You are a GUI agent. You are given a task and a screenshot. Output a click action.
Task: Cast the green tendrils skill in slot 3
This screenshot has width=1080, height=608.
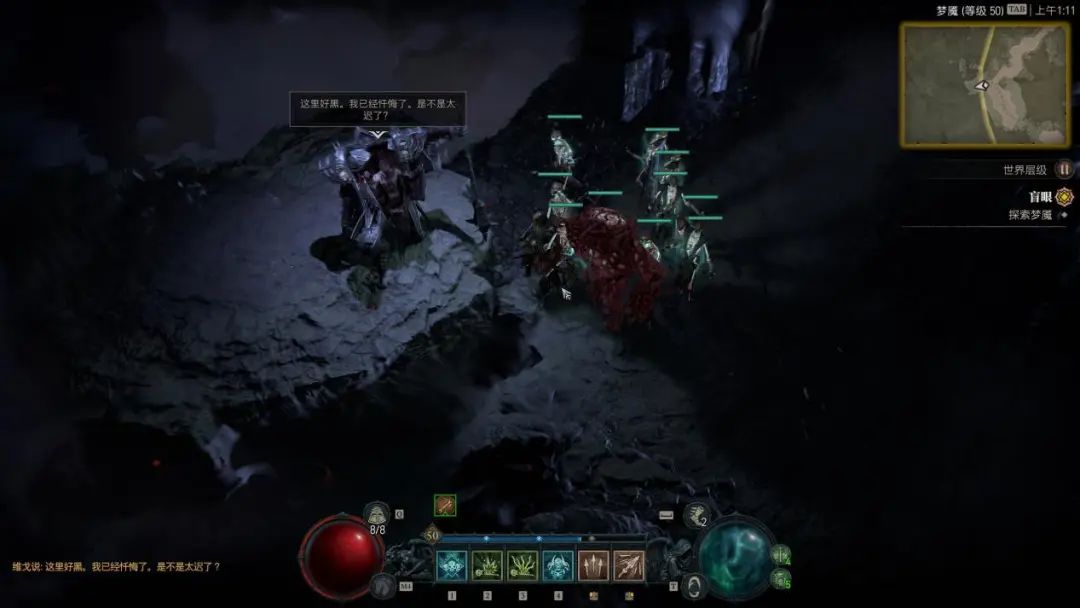coord(522,566)
